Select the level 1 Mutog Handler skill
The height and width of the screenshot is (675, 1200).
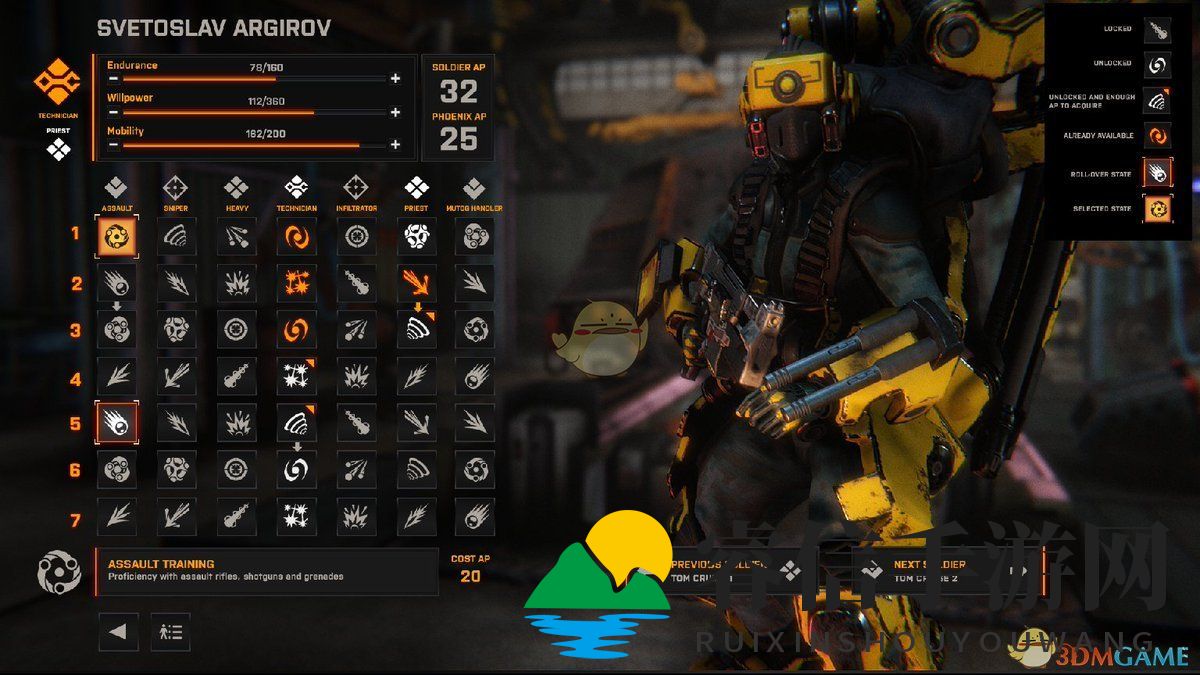(x=475, y=237)
